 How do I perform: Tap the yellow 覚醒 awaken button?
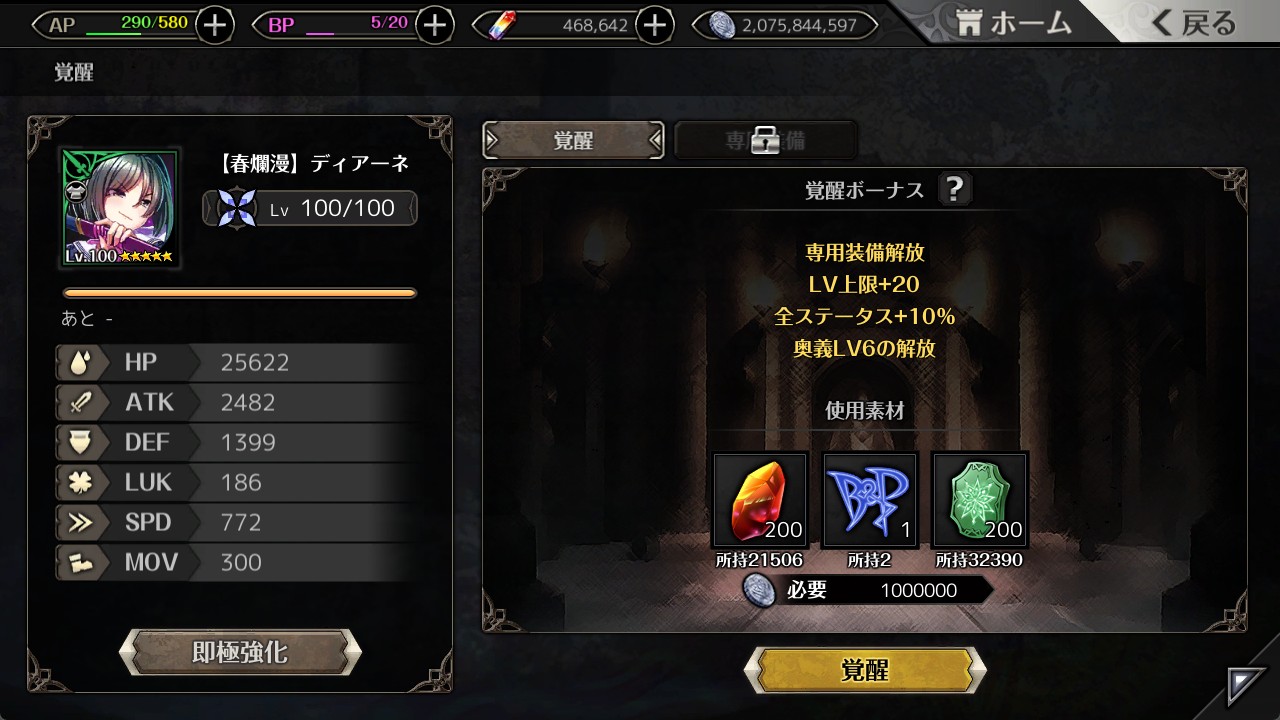pyautogui.click(x=865, y=670)
